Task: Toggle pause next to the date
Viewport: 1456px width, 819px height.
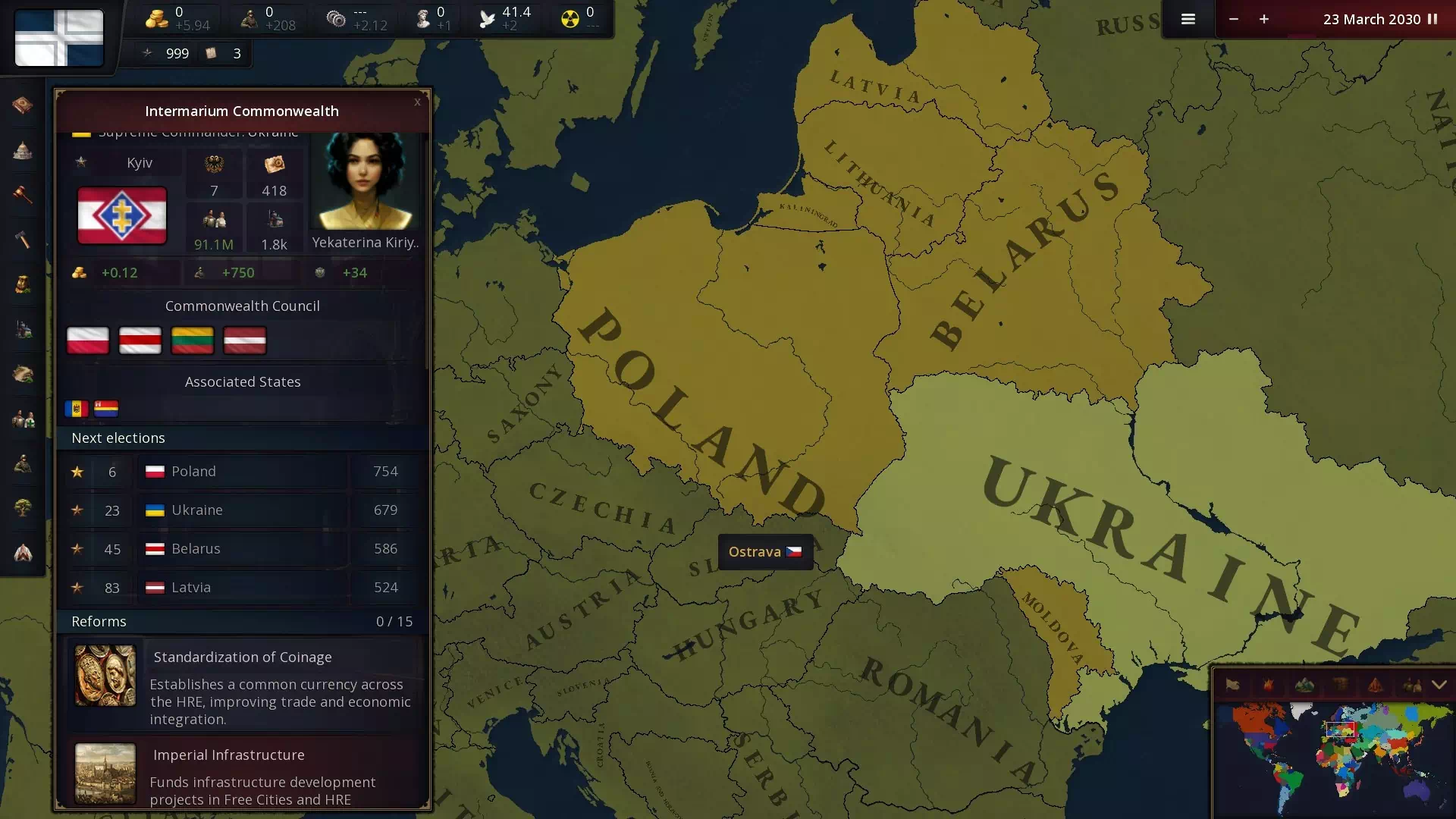Action: 1432,19
